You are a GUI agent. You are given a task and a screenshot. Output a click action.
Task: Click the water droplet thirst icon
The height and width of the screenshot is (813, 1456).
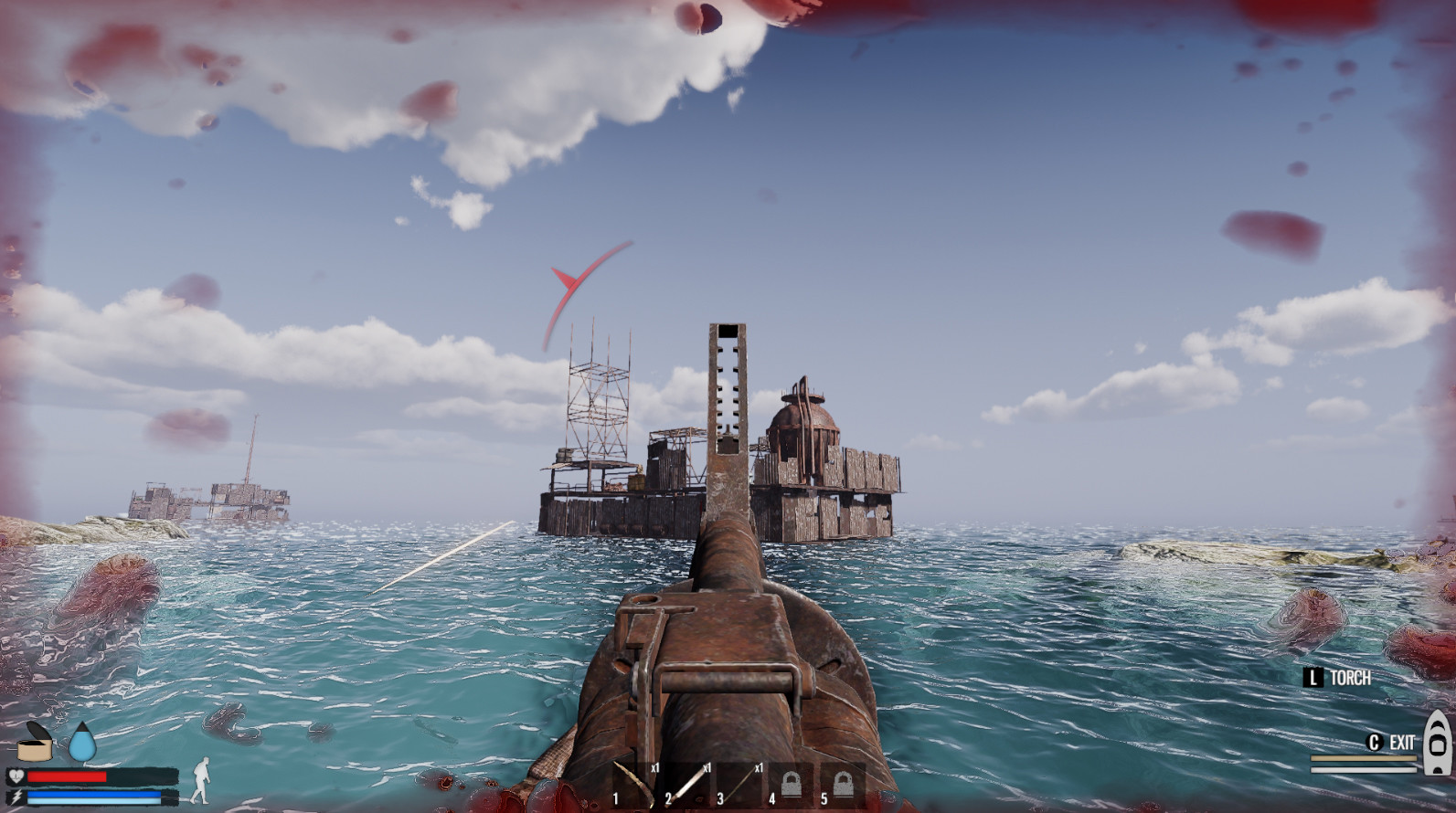pos(81,744)
